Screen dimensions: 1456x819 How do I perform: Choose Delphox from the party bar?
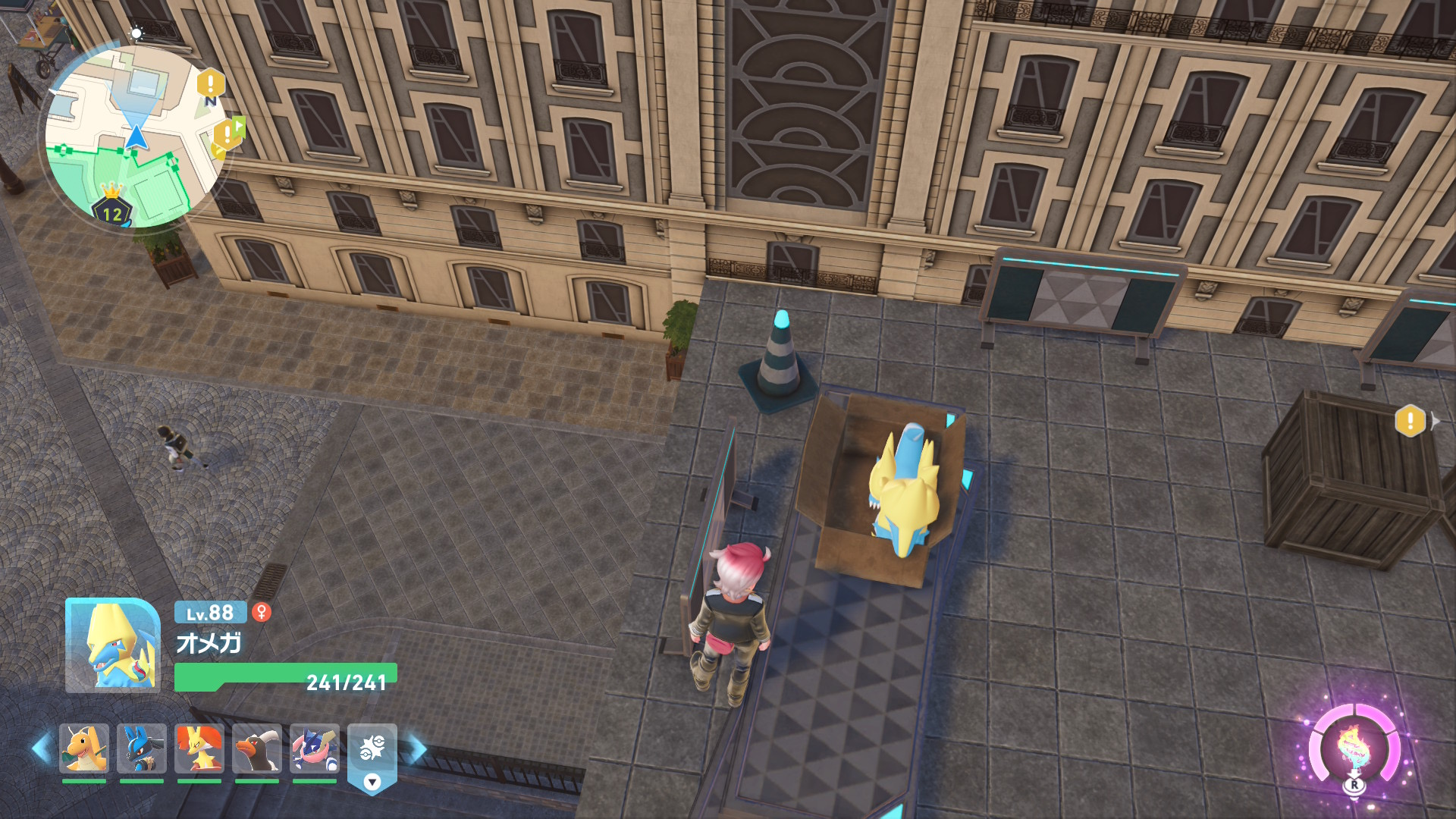tap(199, 748)
